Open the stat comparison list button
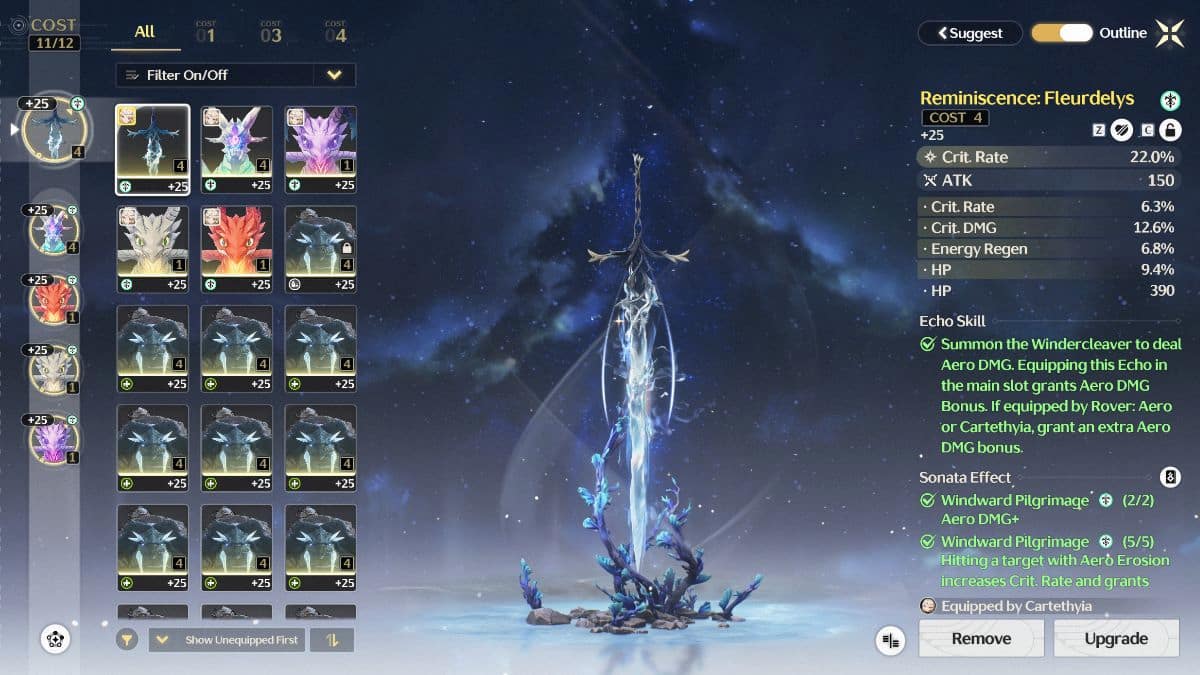Image resolution: width=1200 pixels, height=675 pixels. 890,640
